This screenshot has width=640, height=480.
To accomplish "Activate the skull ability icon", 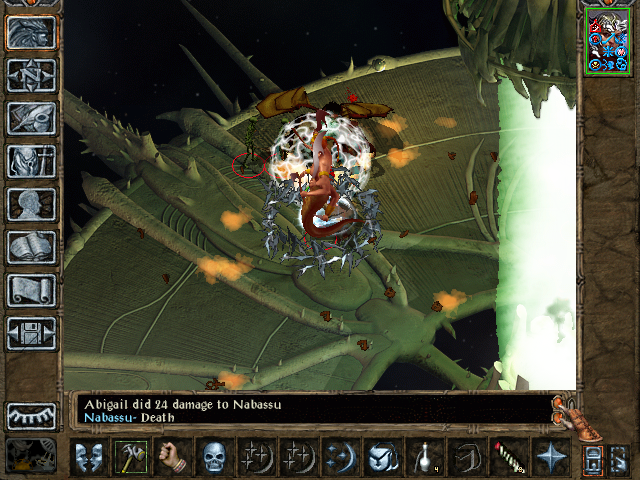I will 214,457.
